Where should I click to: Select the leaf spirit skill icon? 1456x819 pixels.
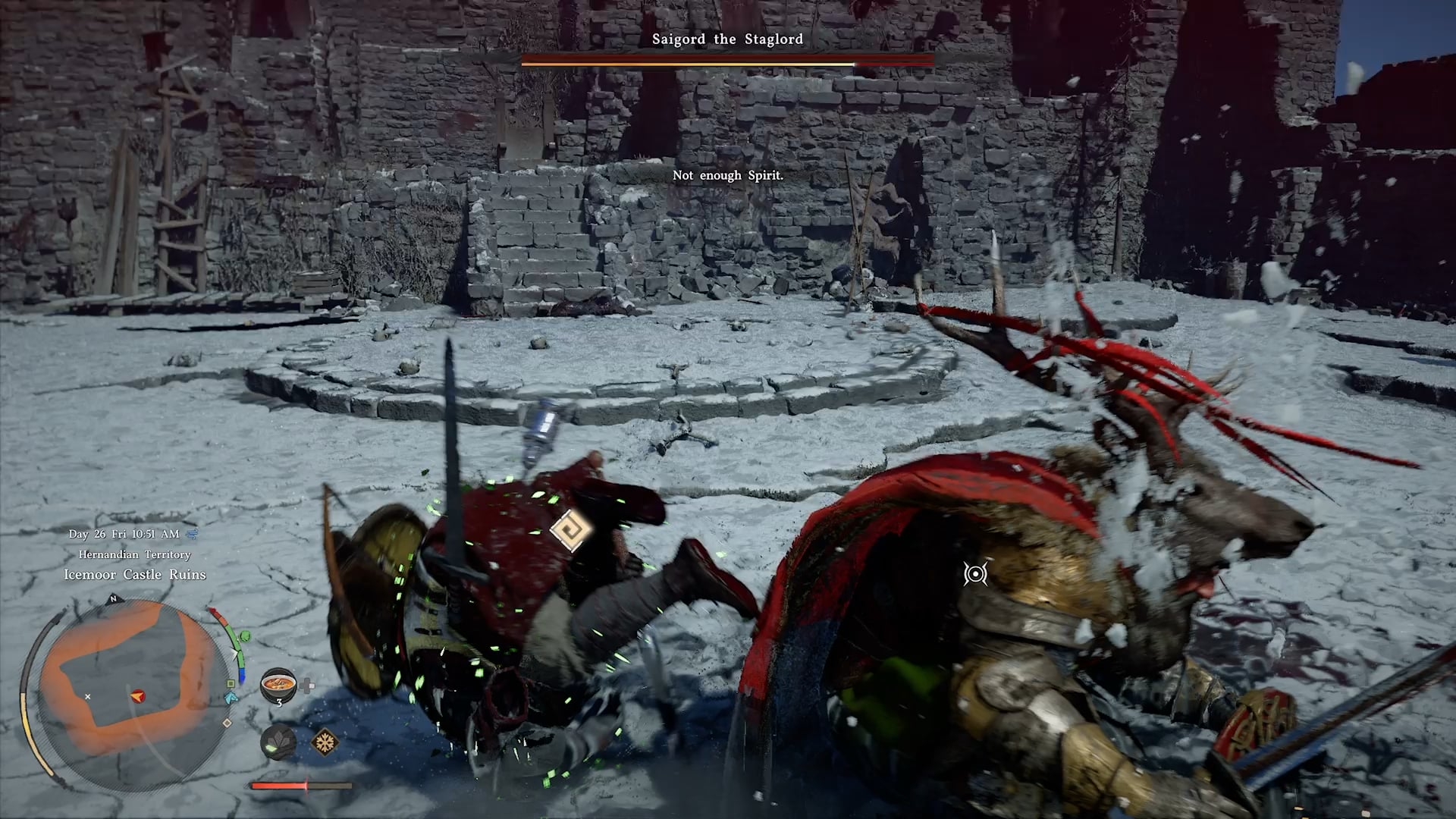click(x=278, y=742)
